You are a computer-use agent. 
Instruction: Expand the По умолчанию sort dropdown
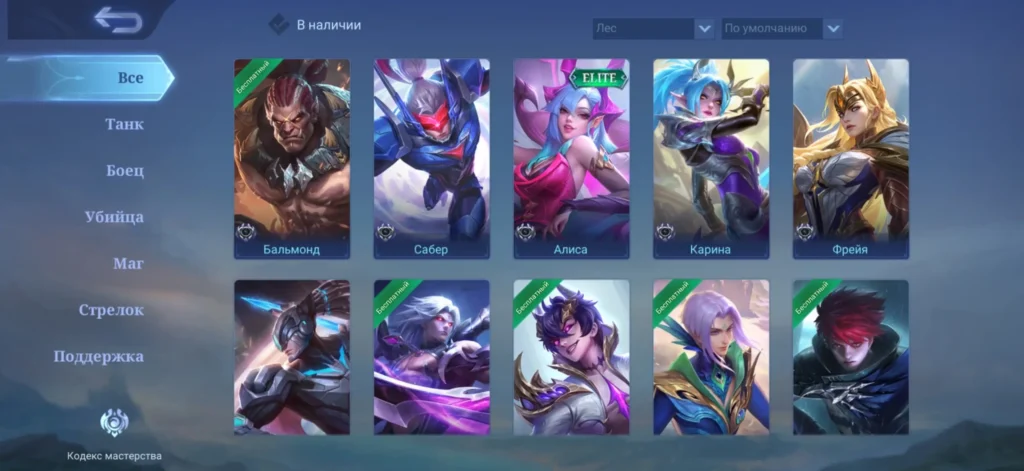coord(781,29)
